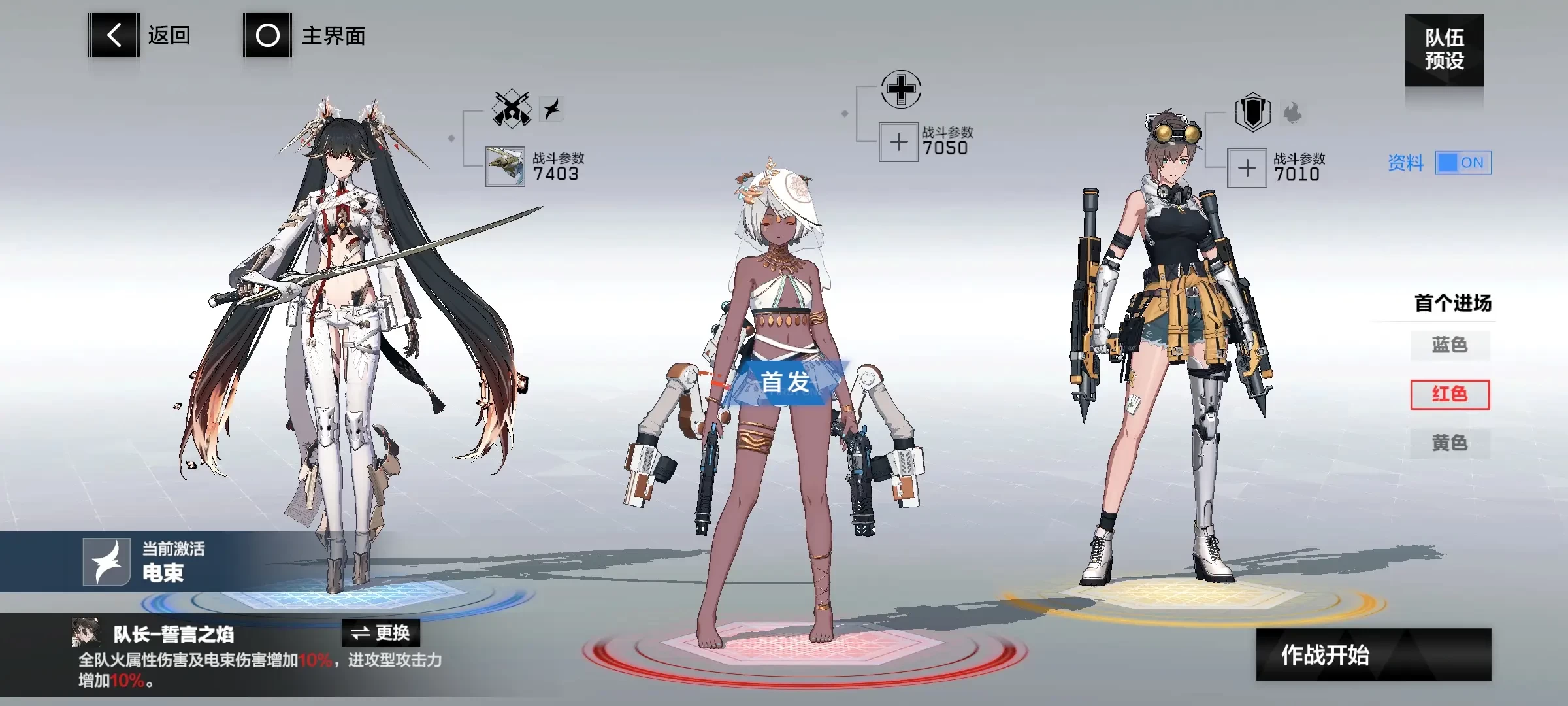Add a pet to the 7050 character
This screenshot has width=1568, height=706.
tap(898, 142)
